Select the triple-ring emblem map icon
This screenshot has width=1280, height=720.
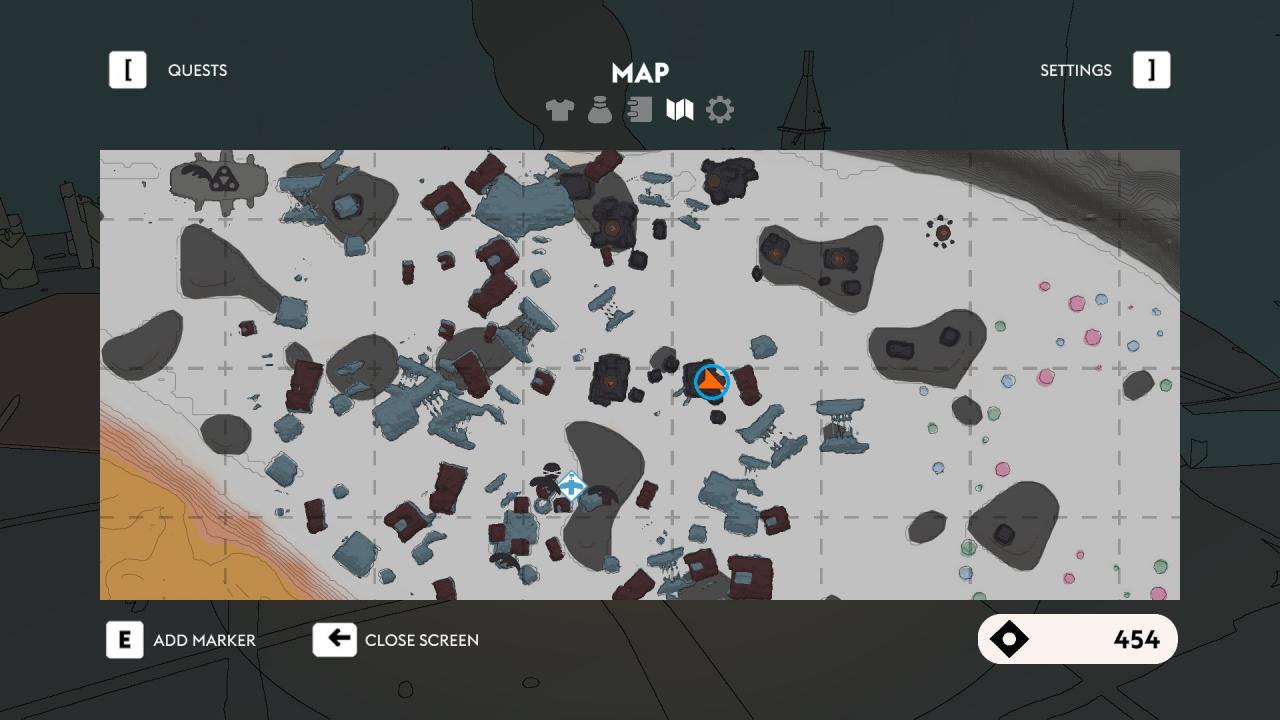point(220,179)
